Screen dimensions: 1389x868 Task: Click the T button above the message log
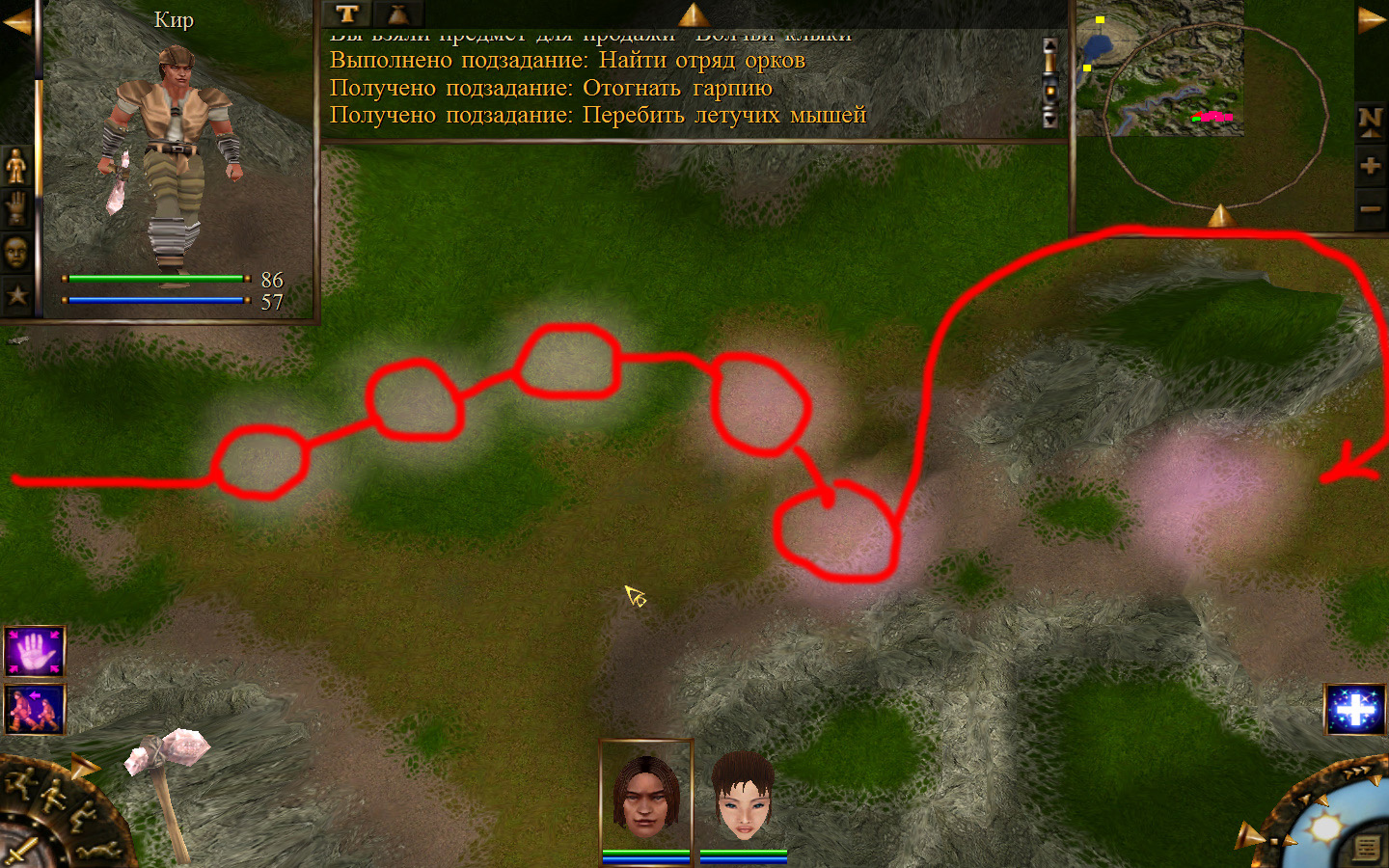click(347, 14)
